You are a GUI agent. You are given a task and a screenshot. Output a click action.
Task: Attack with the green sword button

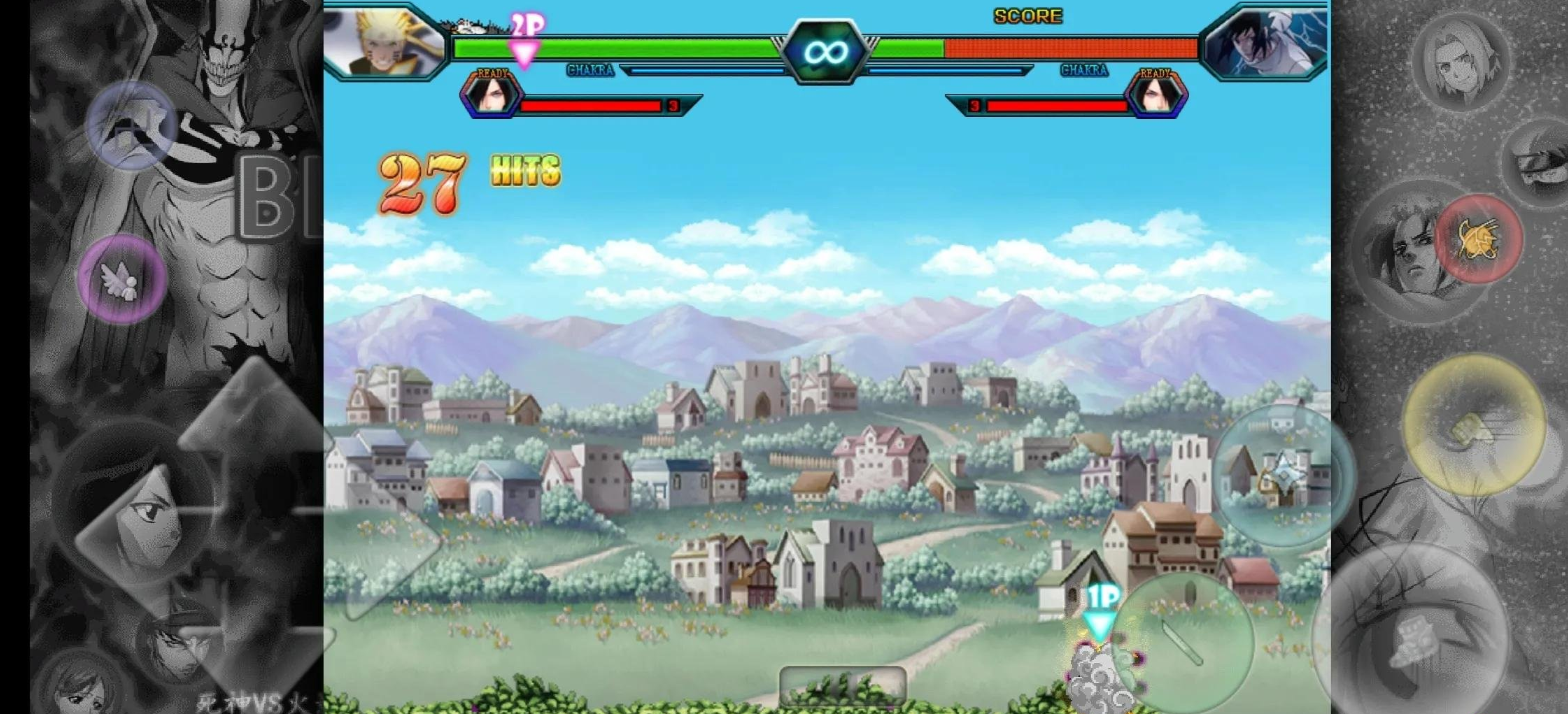tap(1182, 641)
